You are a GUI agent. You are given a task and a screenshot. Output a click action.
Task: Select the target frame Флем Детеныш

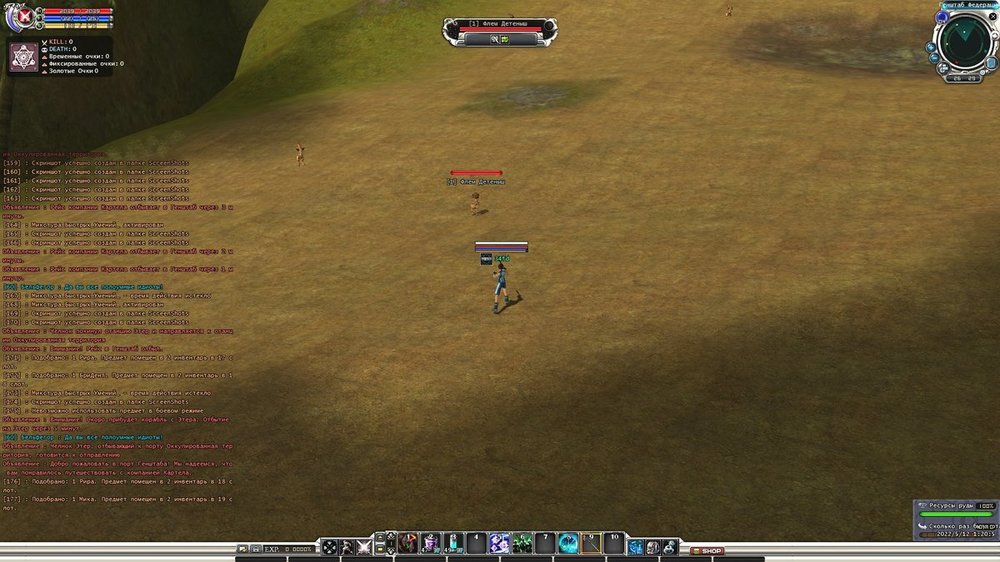click(x=489, y=24)
